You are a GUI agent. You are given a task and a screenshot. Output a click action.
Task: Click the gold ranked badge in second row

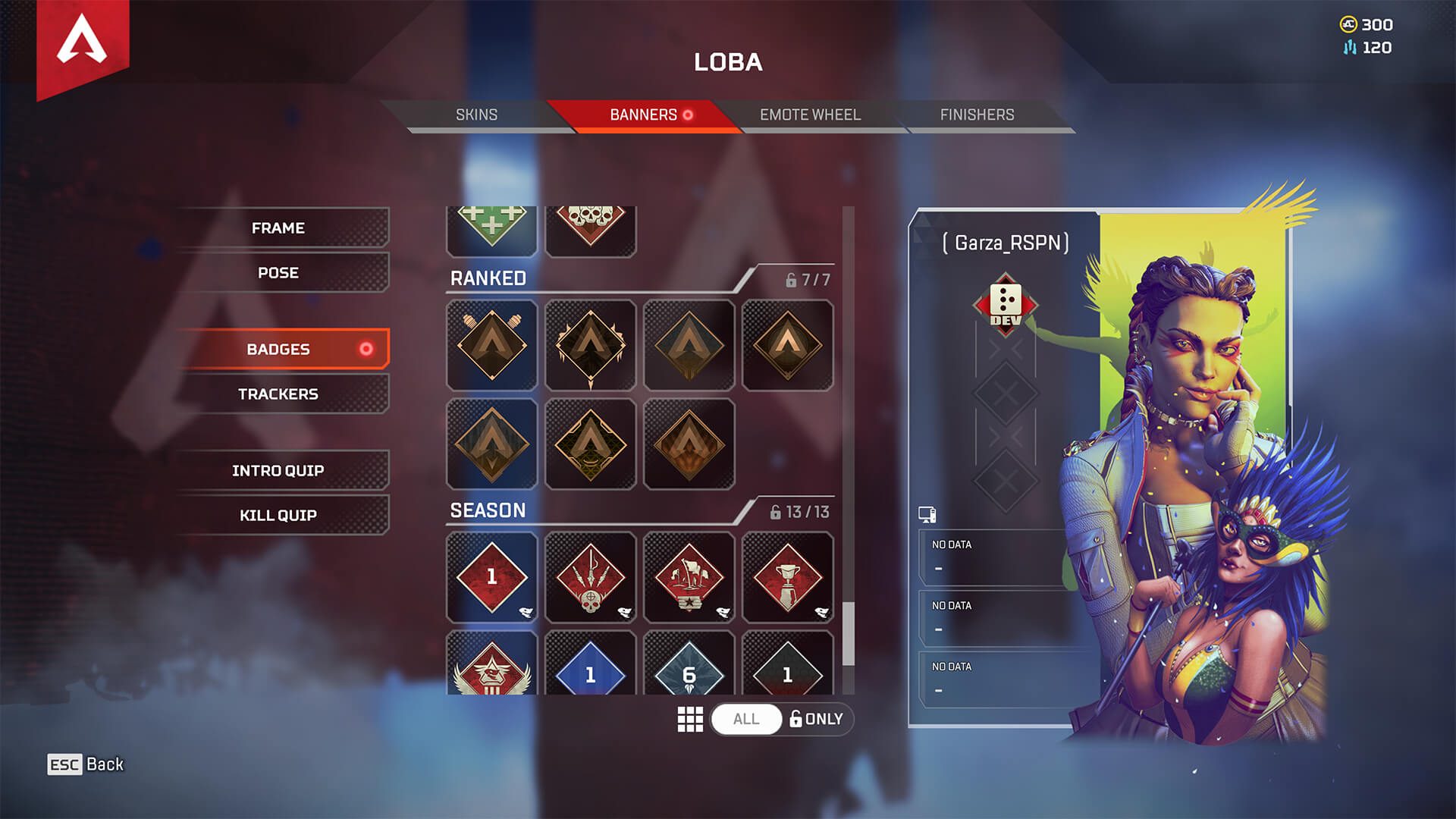(x=591, y=444)
